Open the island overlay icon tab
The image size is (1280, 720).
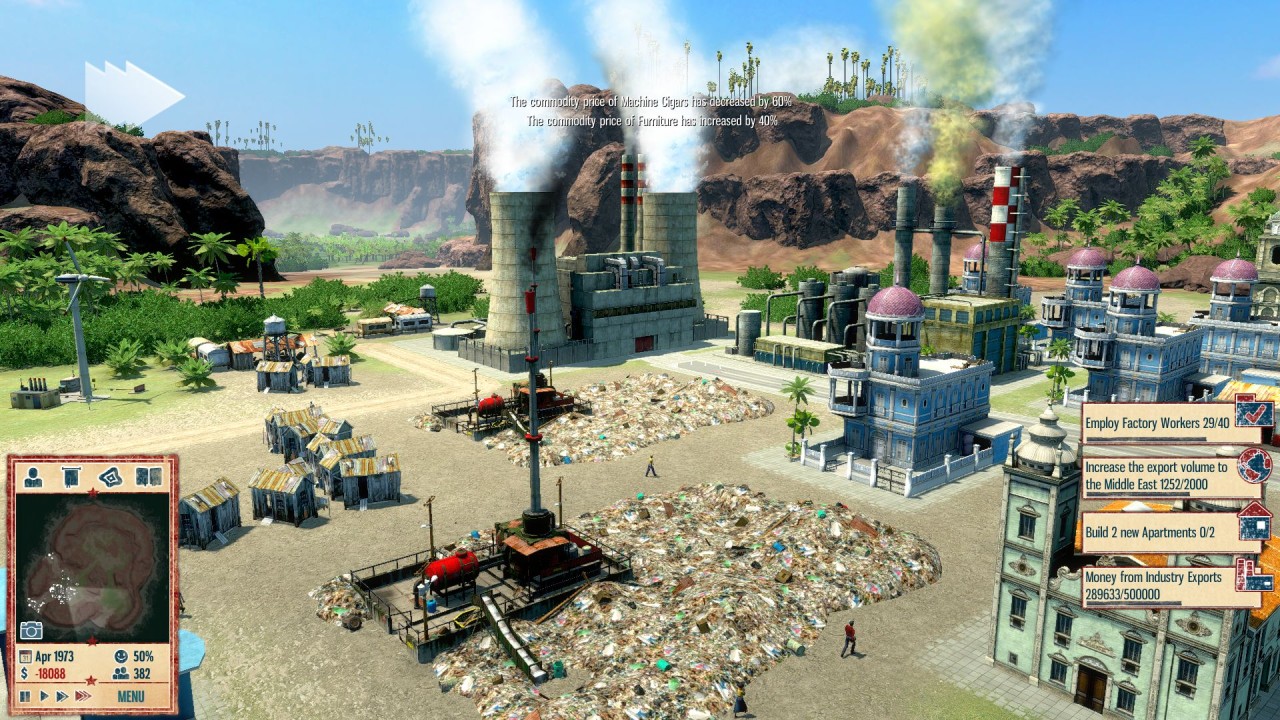pyautogui.click(x=109, y=477)
